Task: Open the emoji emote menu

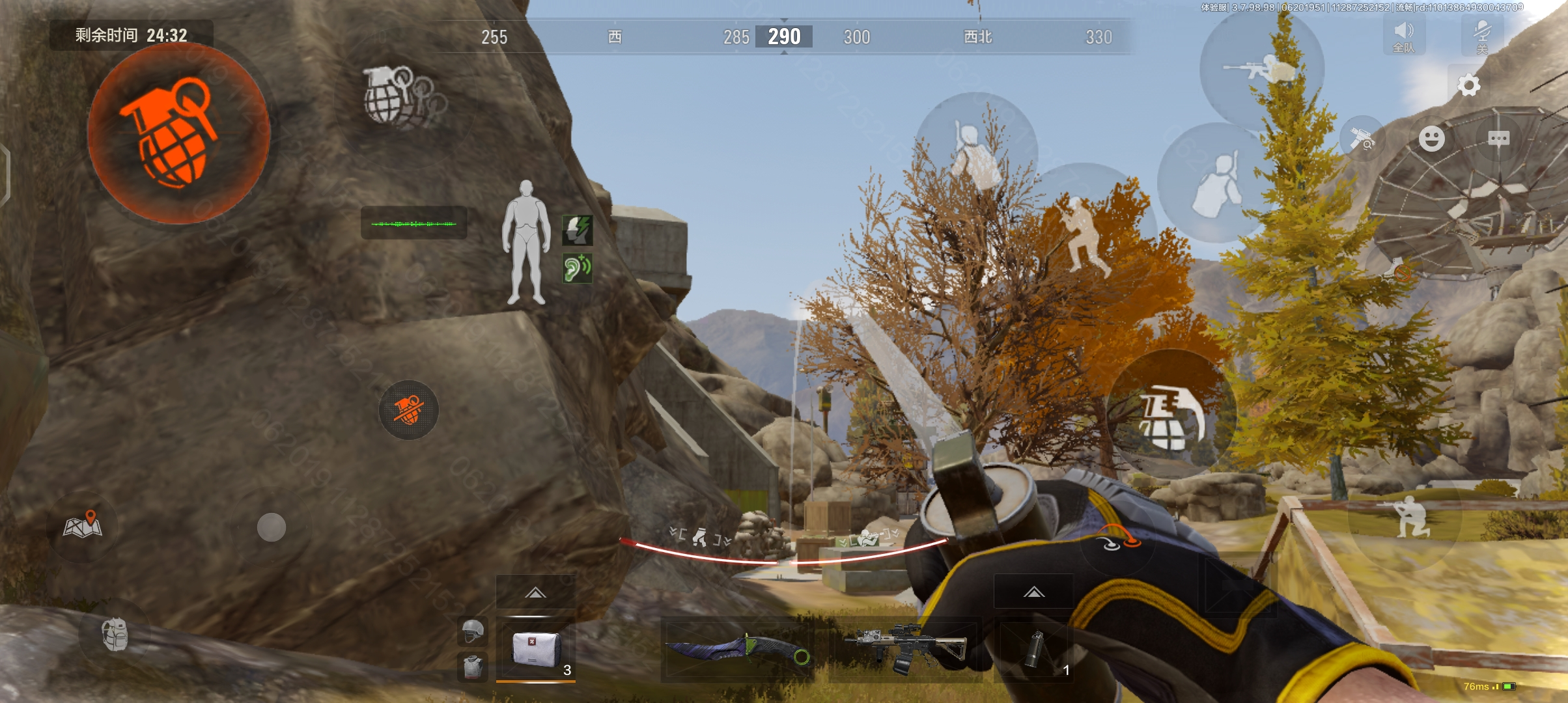Action: (1431, 139)
